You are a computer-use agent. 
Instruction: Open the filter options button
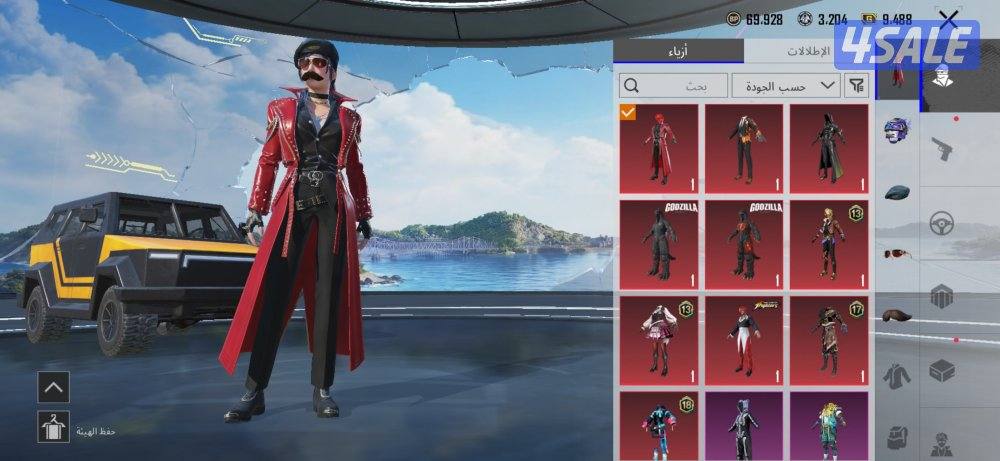pyautogui.click(x=857, y=86)
